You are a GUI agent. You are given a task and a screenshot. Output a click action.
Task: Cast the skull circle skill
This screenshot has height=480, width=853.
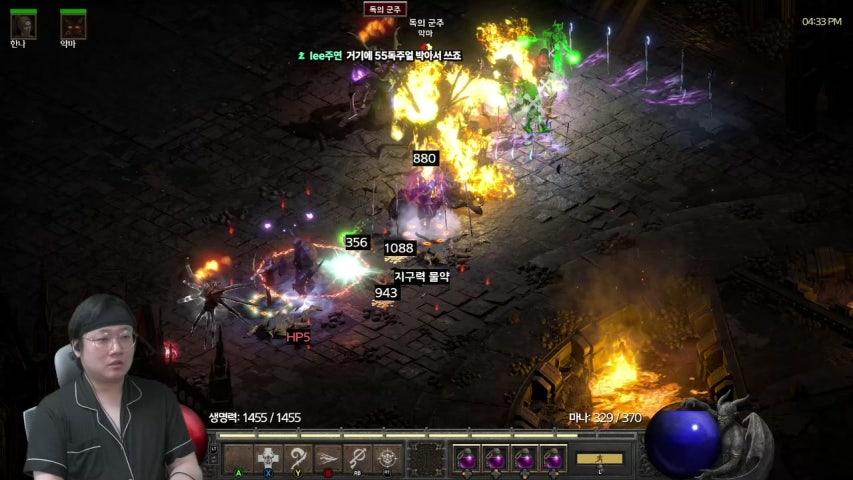pos(388,458)
